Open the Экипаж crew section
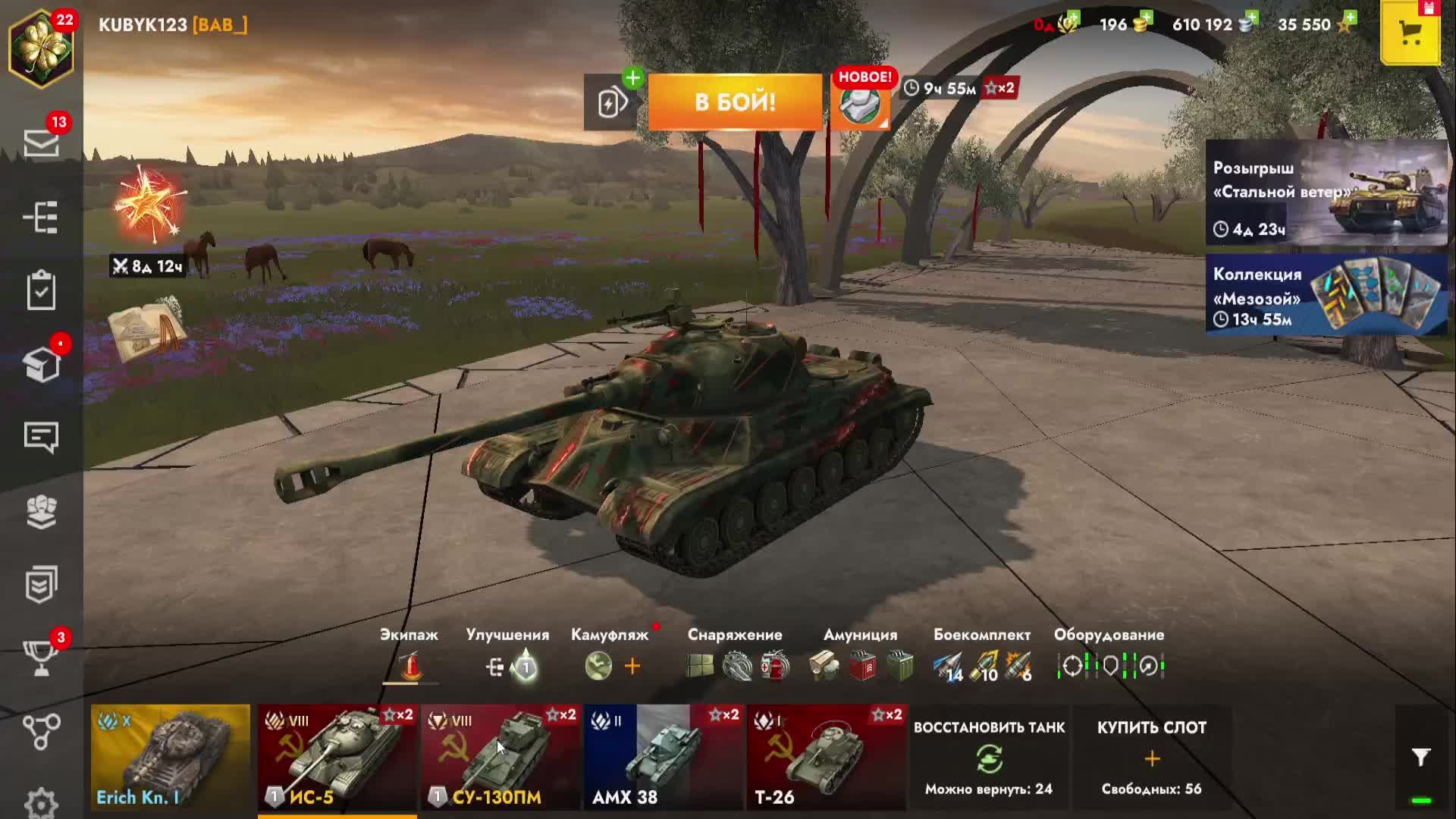 click(x=409, y=665)
